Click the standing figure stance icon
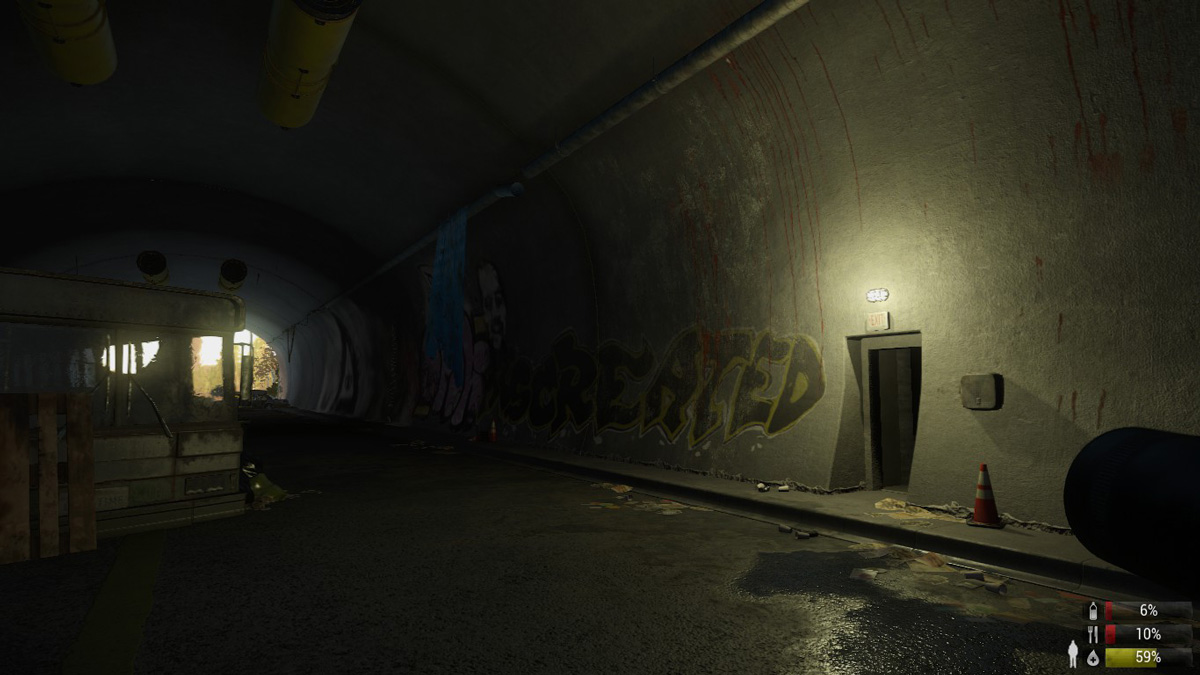 pos(1073,653)
